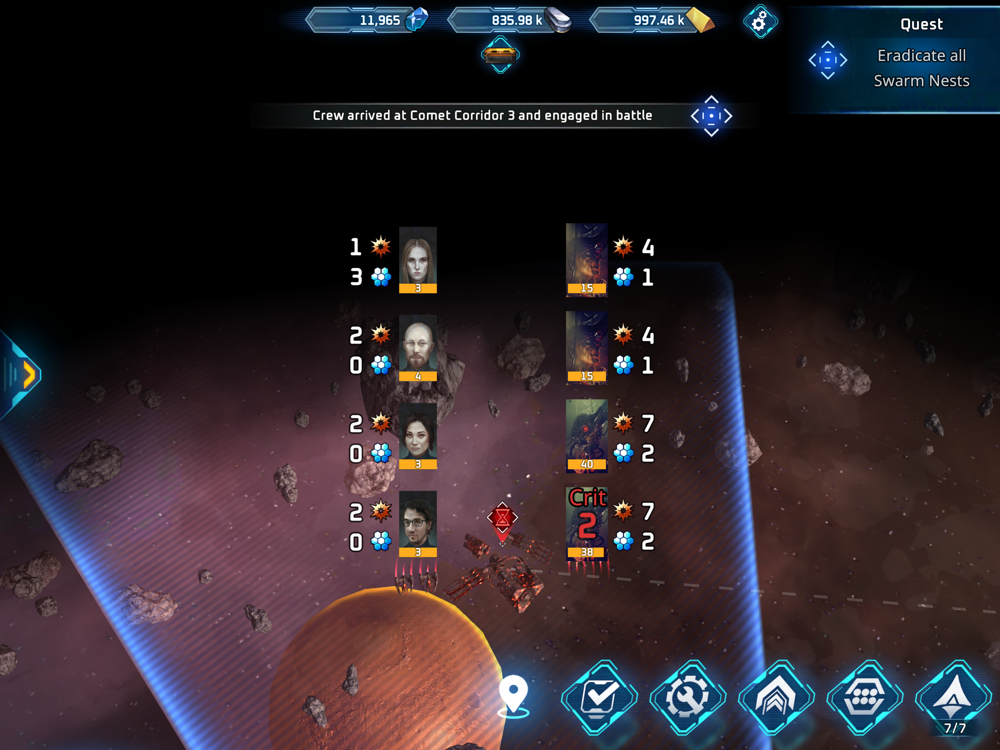Tap the white map location pin
The height and width of the screenshot is (750, 1000).
(x=513, y=695)
